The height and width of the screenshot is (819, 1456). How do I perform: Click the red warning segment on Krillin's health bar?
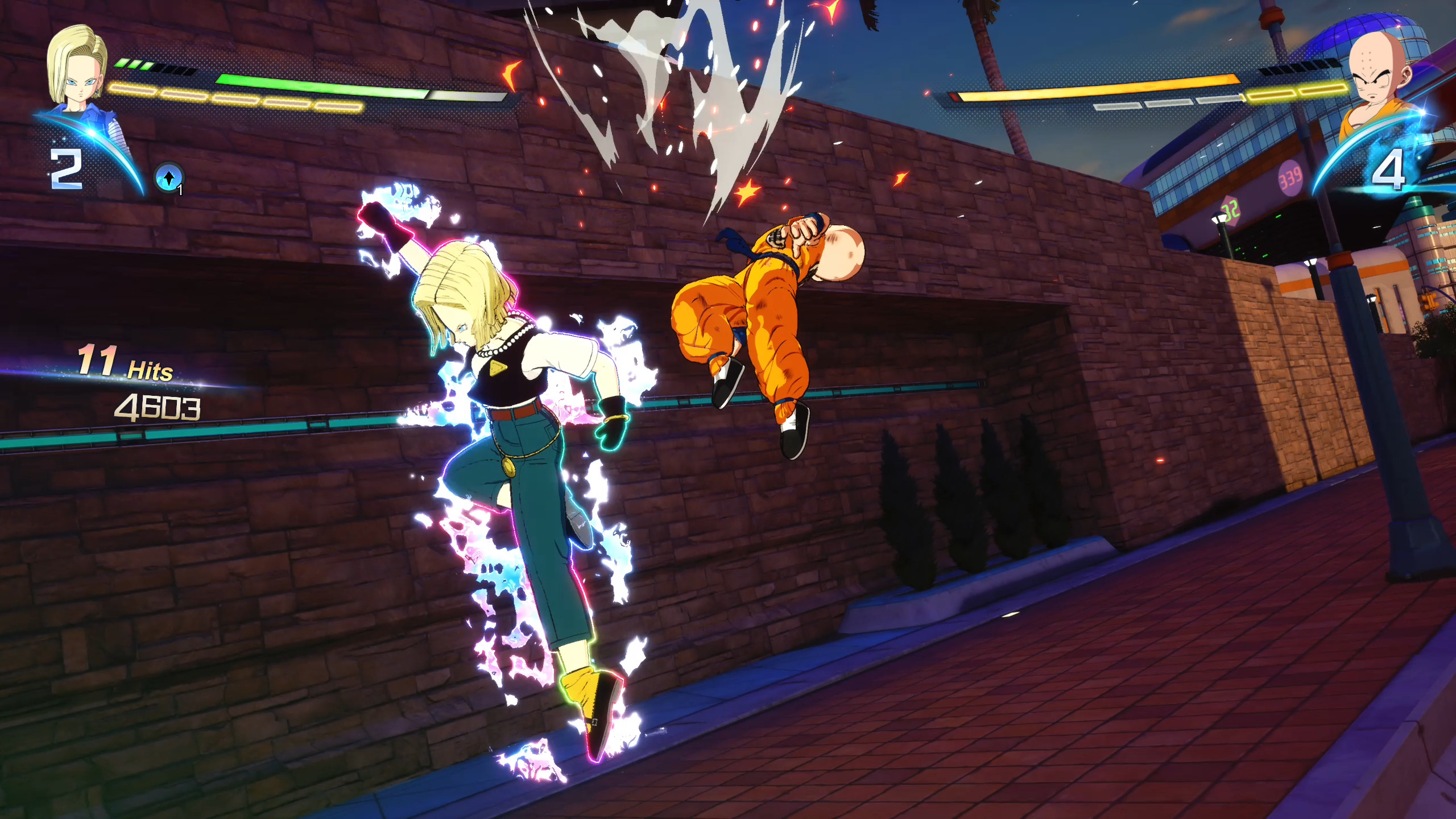pos(955,97)
